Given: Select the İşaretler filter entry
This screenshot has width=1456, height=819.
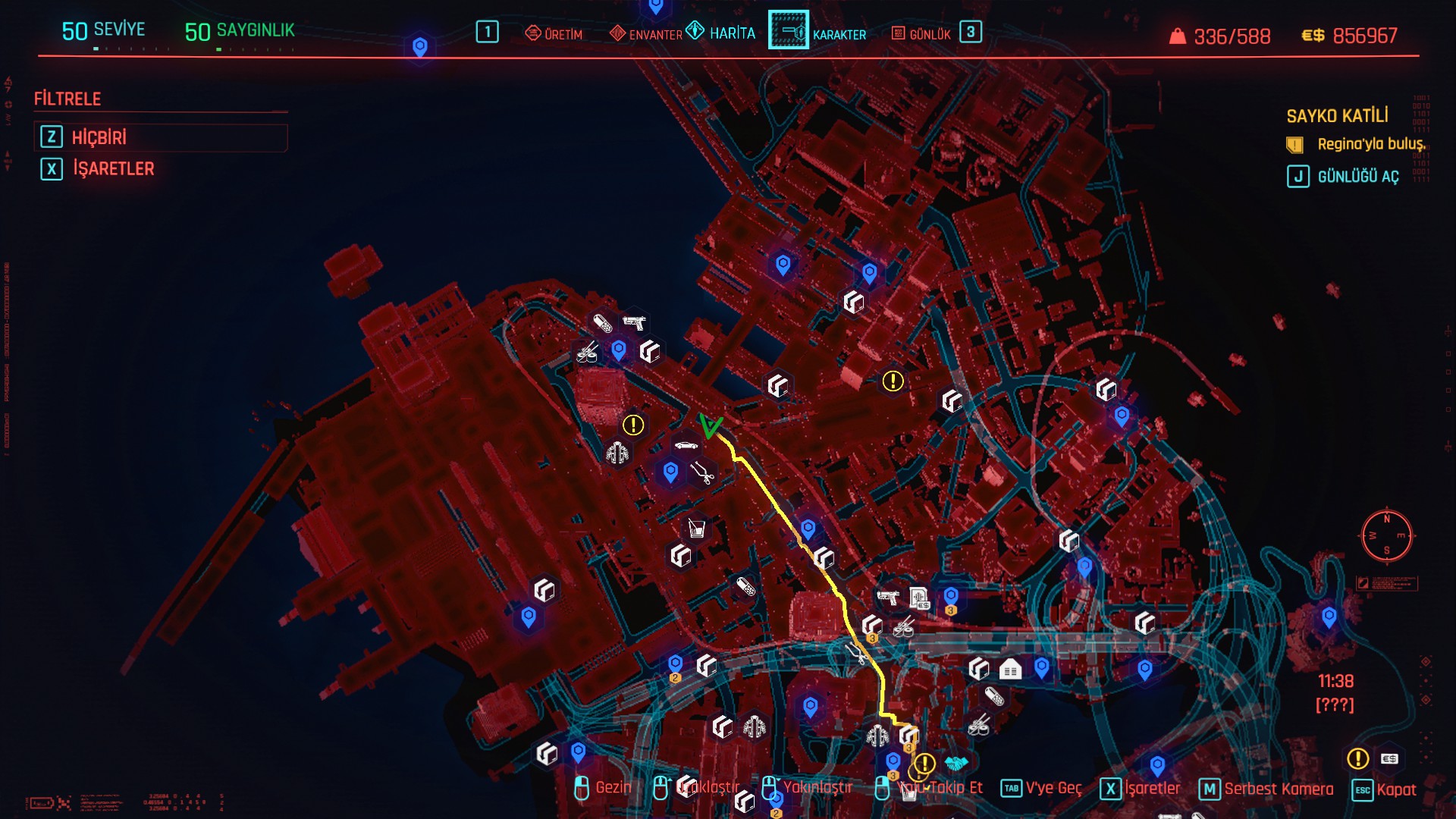Looking at the screenshot, I should pos(113,168).
